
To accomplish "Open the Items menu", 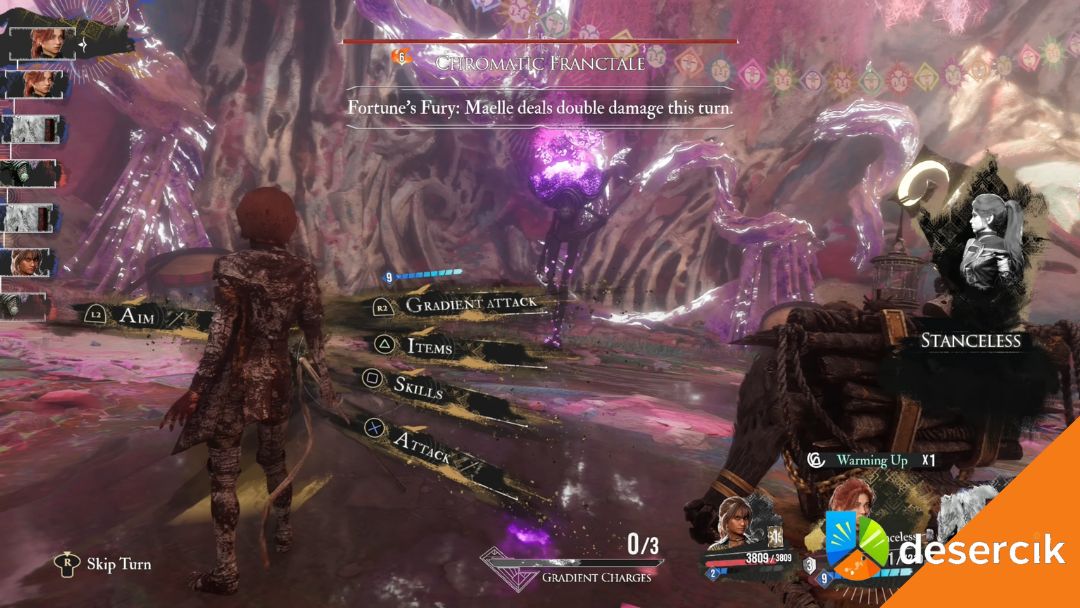I will point(429,346).
